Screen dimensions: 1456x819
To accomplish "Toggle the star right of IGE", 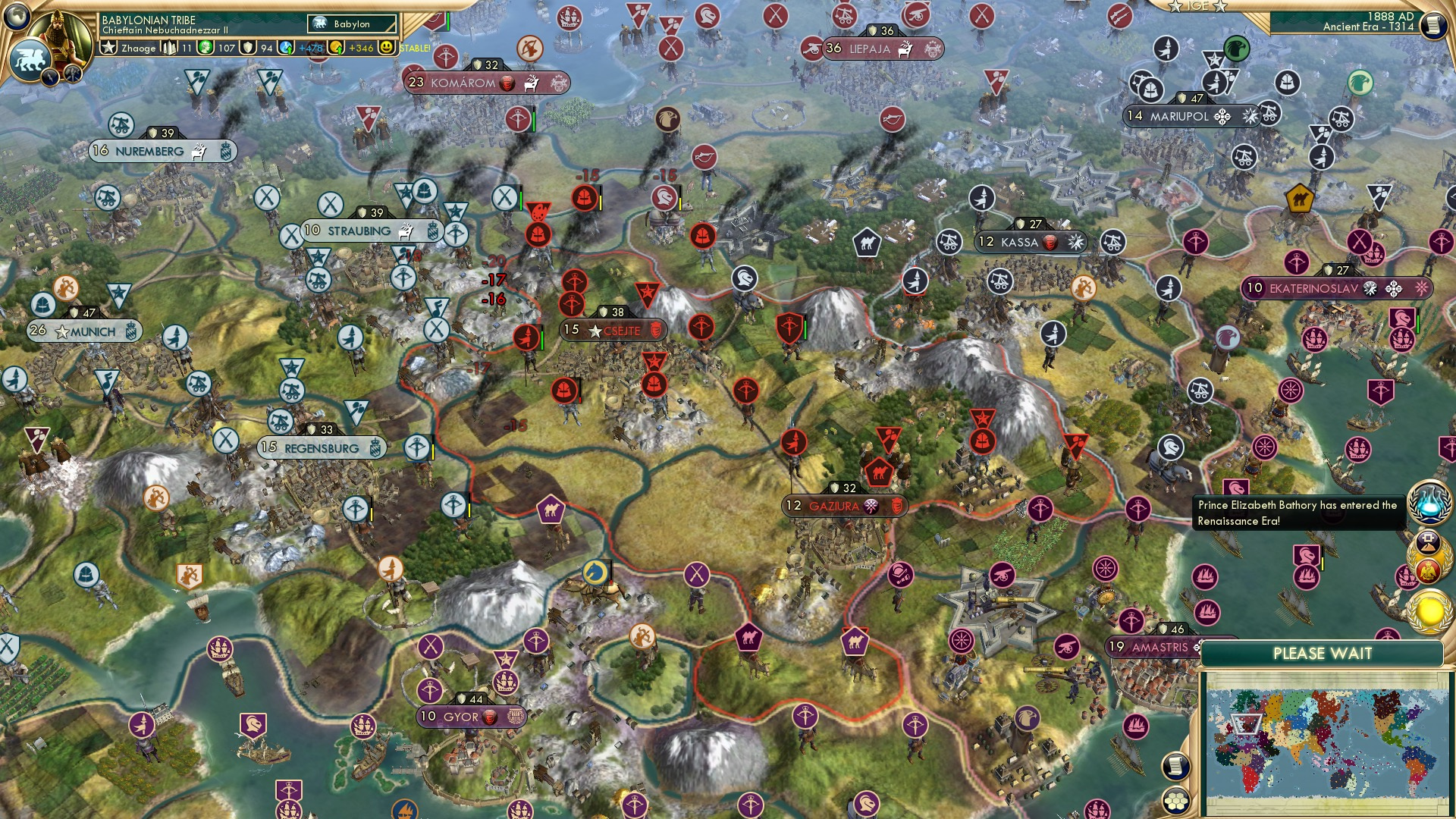I will [x=1219, y=7].
